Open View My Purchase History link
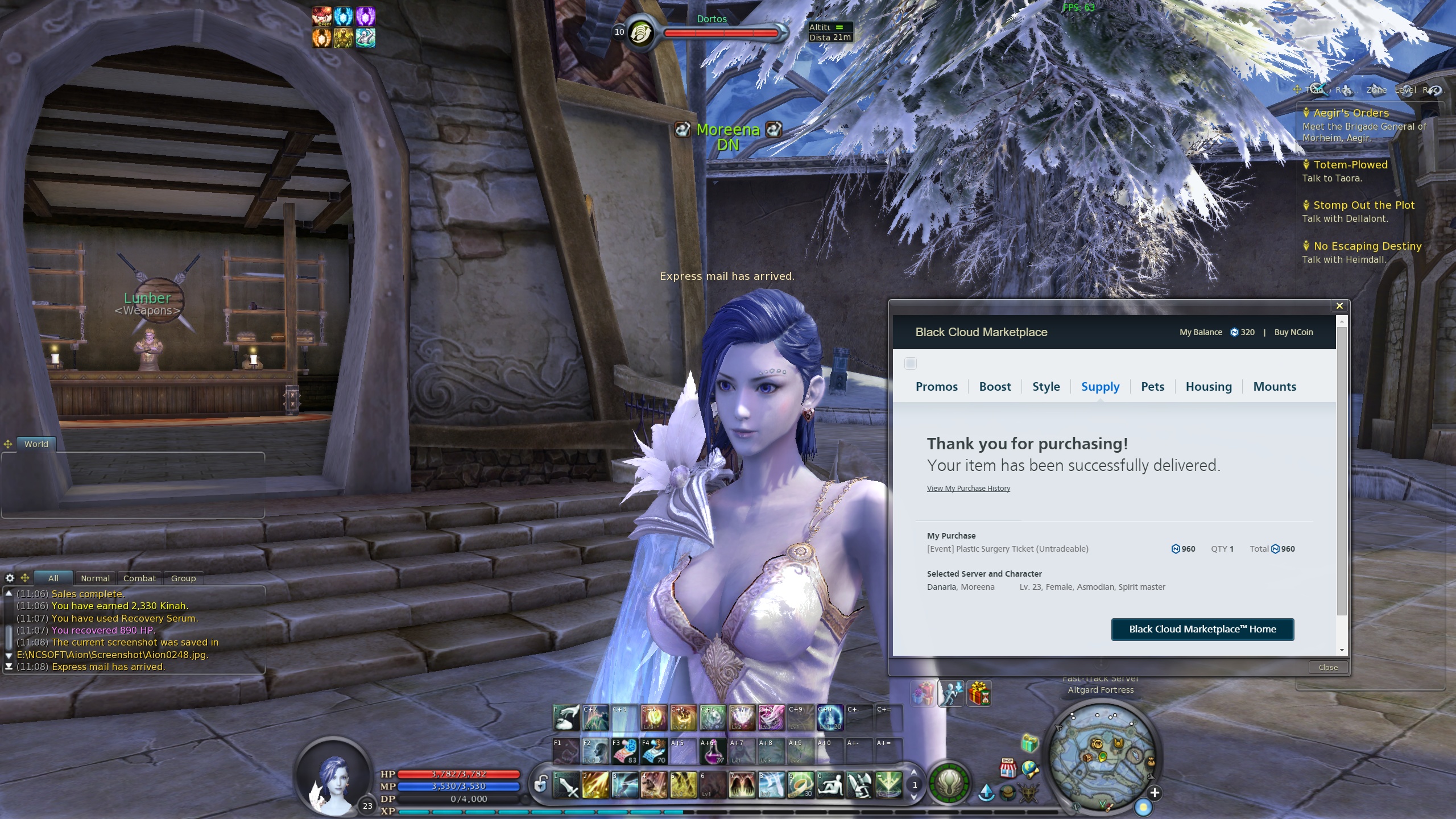Image resolution: width=1456 pixels, height=819 pixels. pyautogui.click(x=968, y=489)
